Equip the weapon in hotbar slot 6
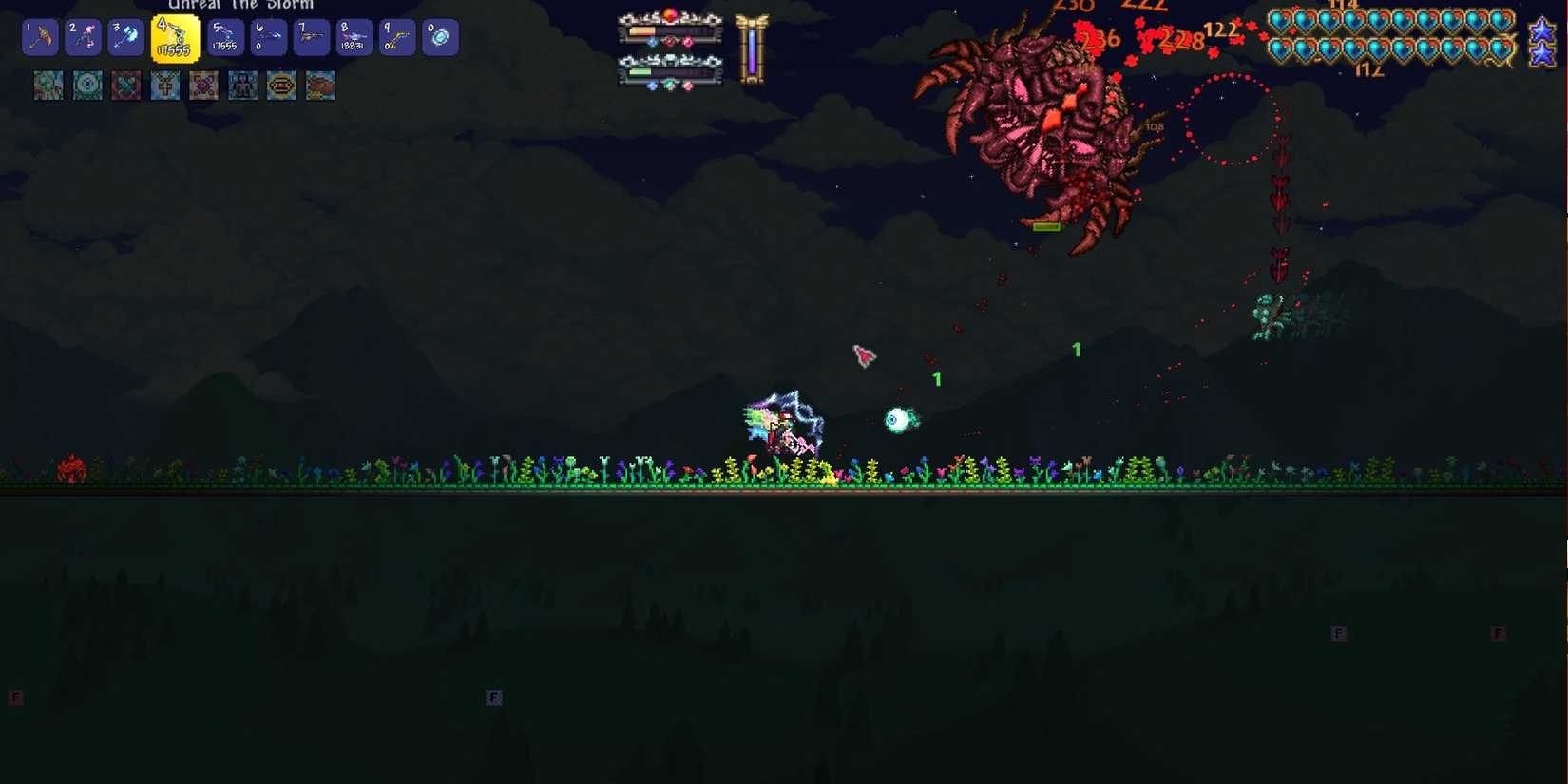 click(267, 36)
